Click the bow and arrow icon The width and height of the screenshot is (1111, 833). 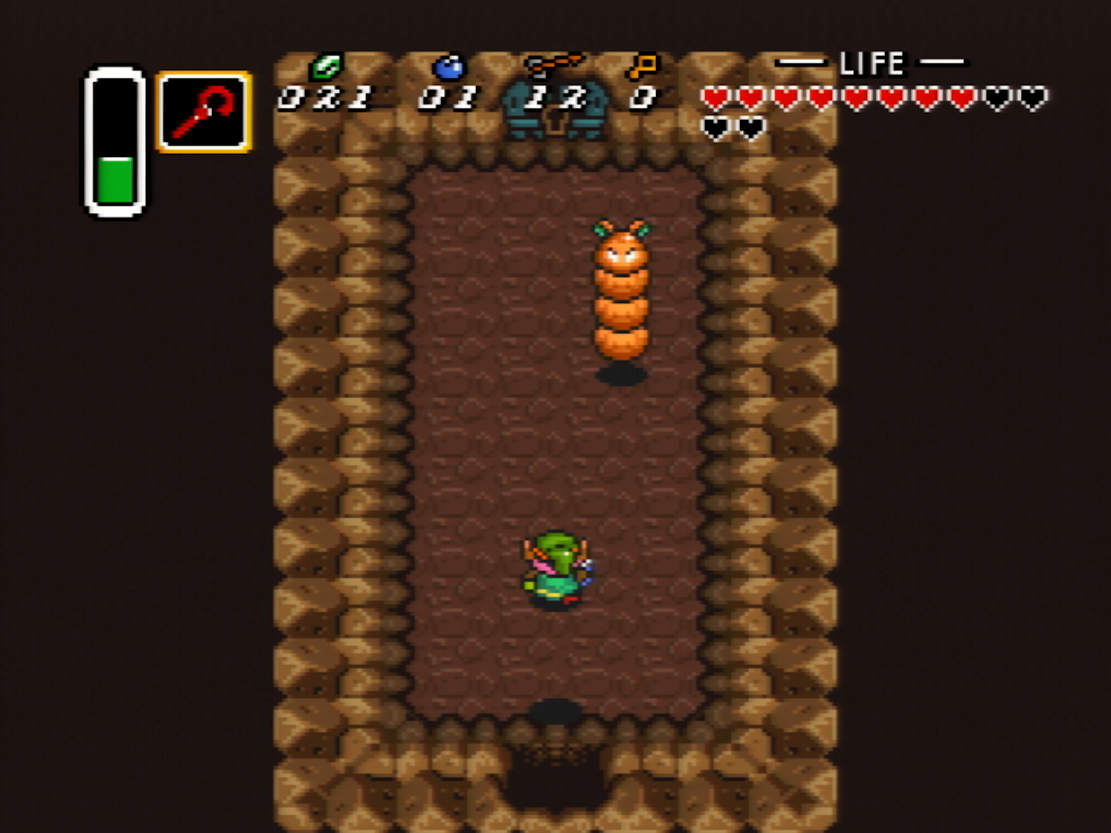coord(553,64)
